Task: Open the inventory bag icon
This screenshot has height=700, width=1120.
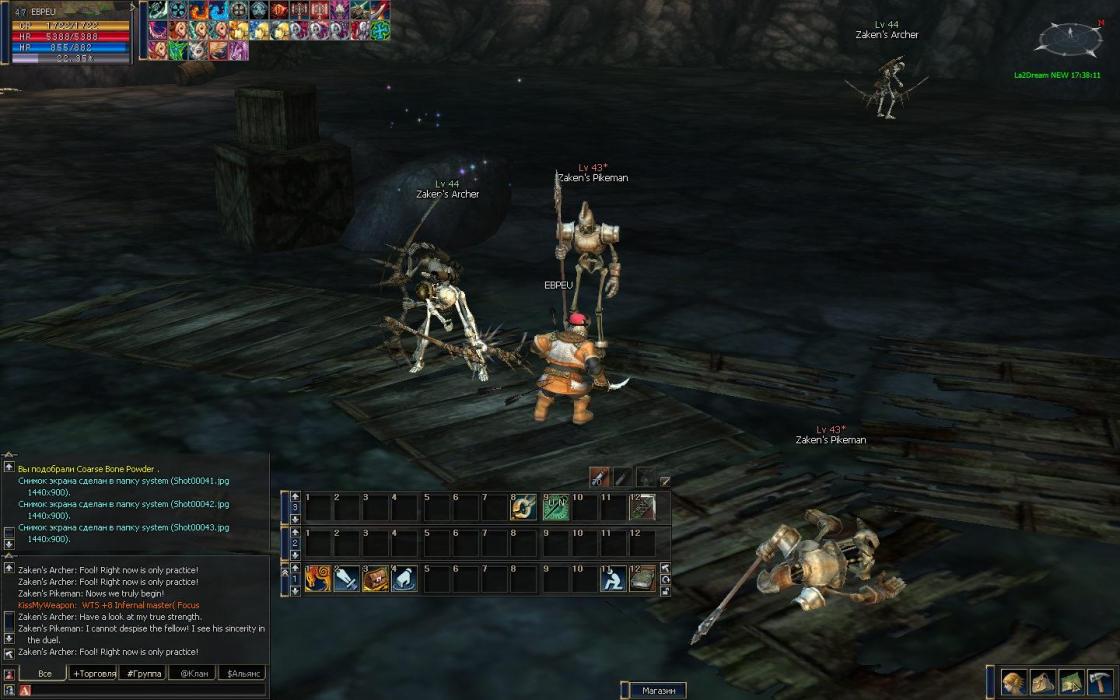Action: [x=1043, y=682]
